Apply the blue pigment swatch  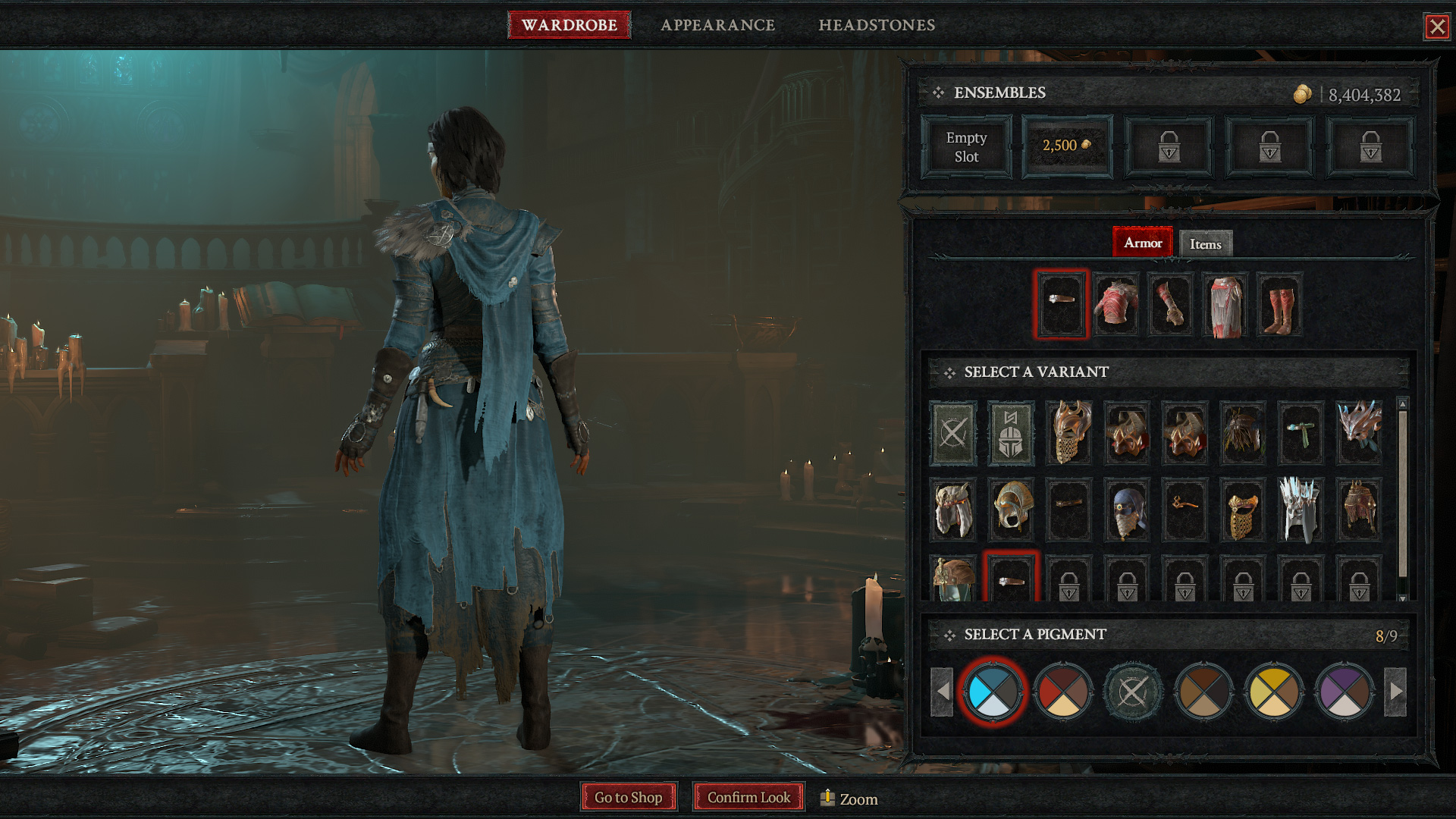pyautogui.click(x=992, y=692)
